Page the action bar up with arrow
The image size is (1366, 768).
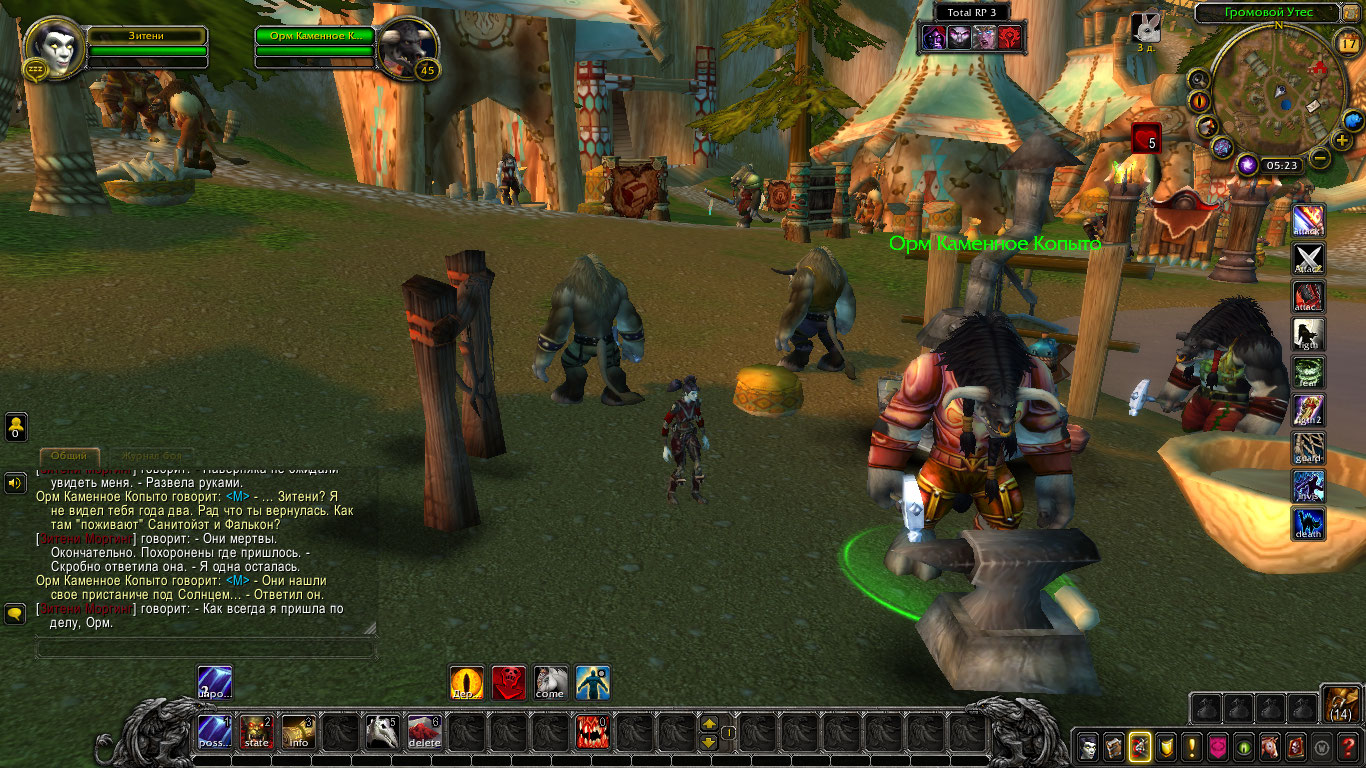709,724
